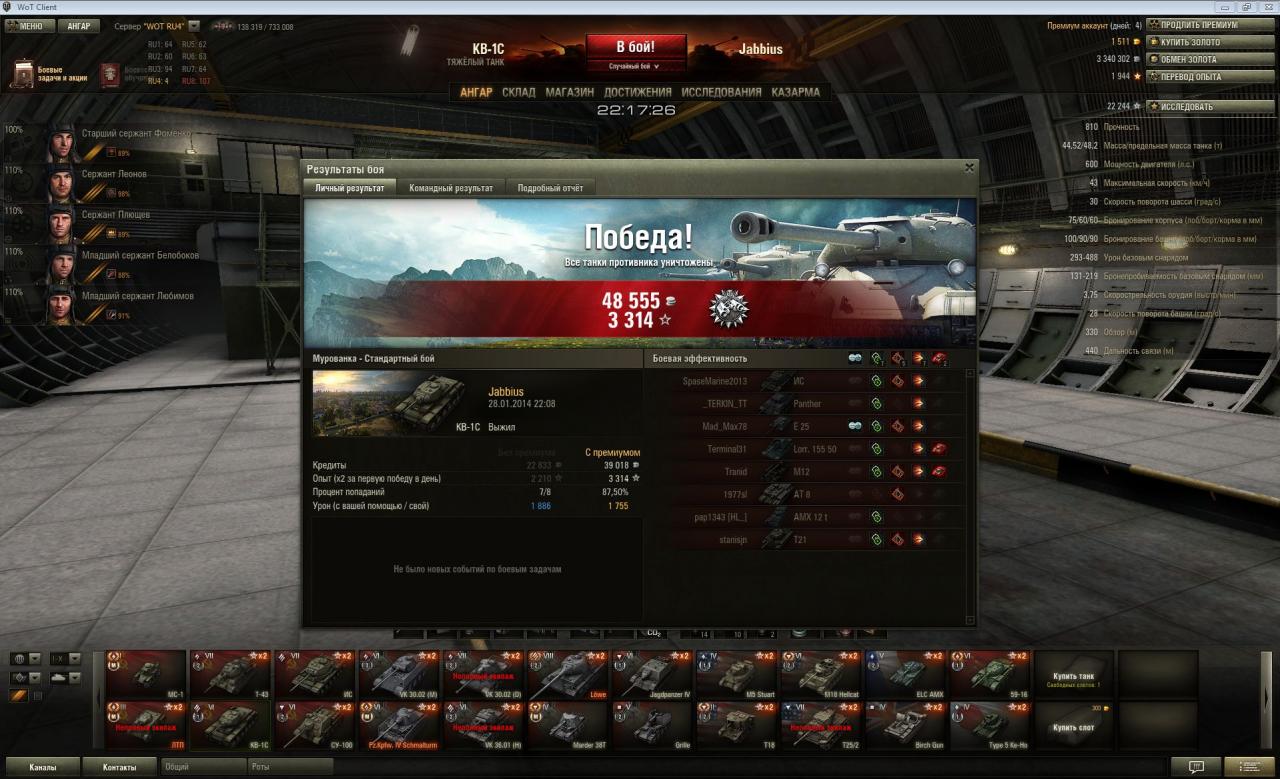Screen dimensions: 1280x779
Task: Click the Купить золото button
Action: (x=1198, y=42)
